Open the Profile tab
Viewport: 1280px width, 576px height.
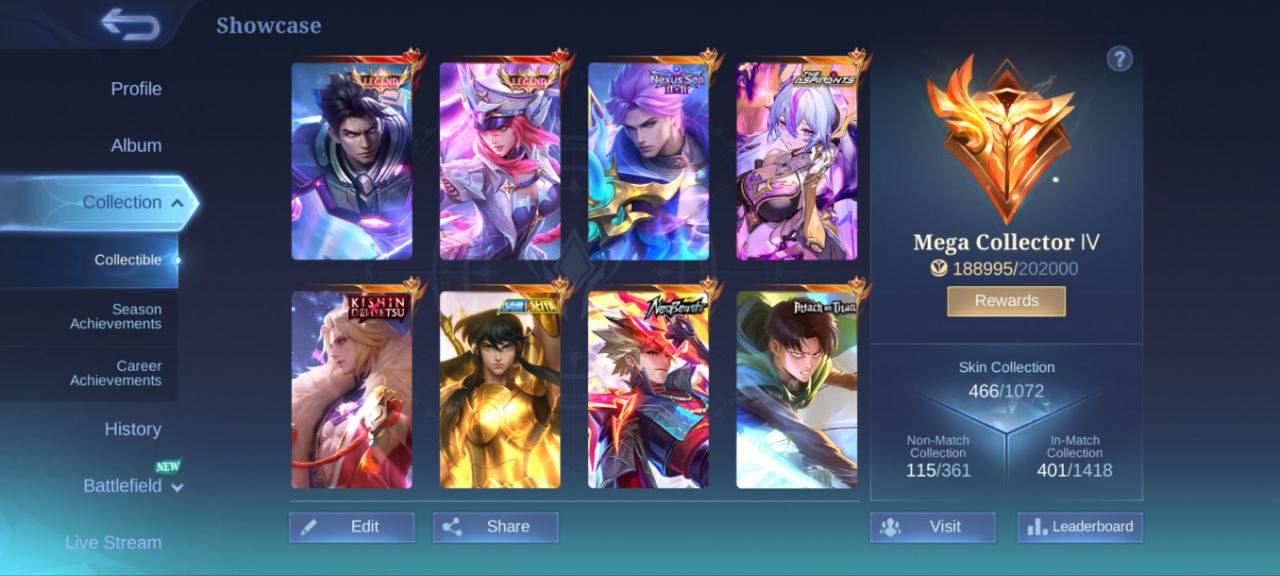pyautogui.click(x=136, y=89)
